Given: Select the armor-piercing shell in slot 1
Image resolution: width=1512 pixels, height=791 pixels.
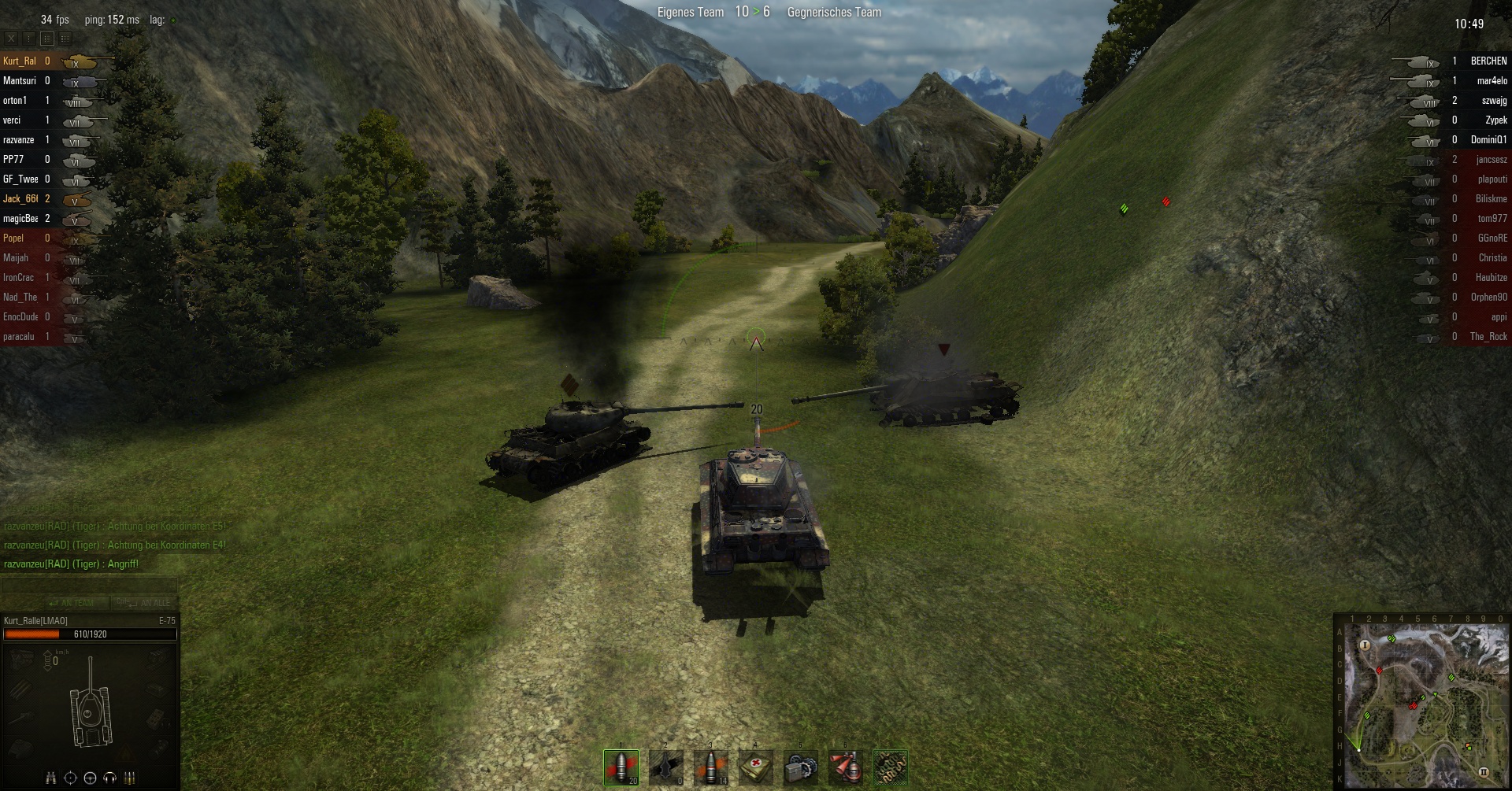Looking at the screenshot, I should tap(621, 767).
